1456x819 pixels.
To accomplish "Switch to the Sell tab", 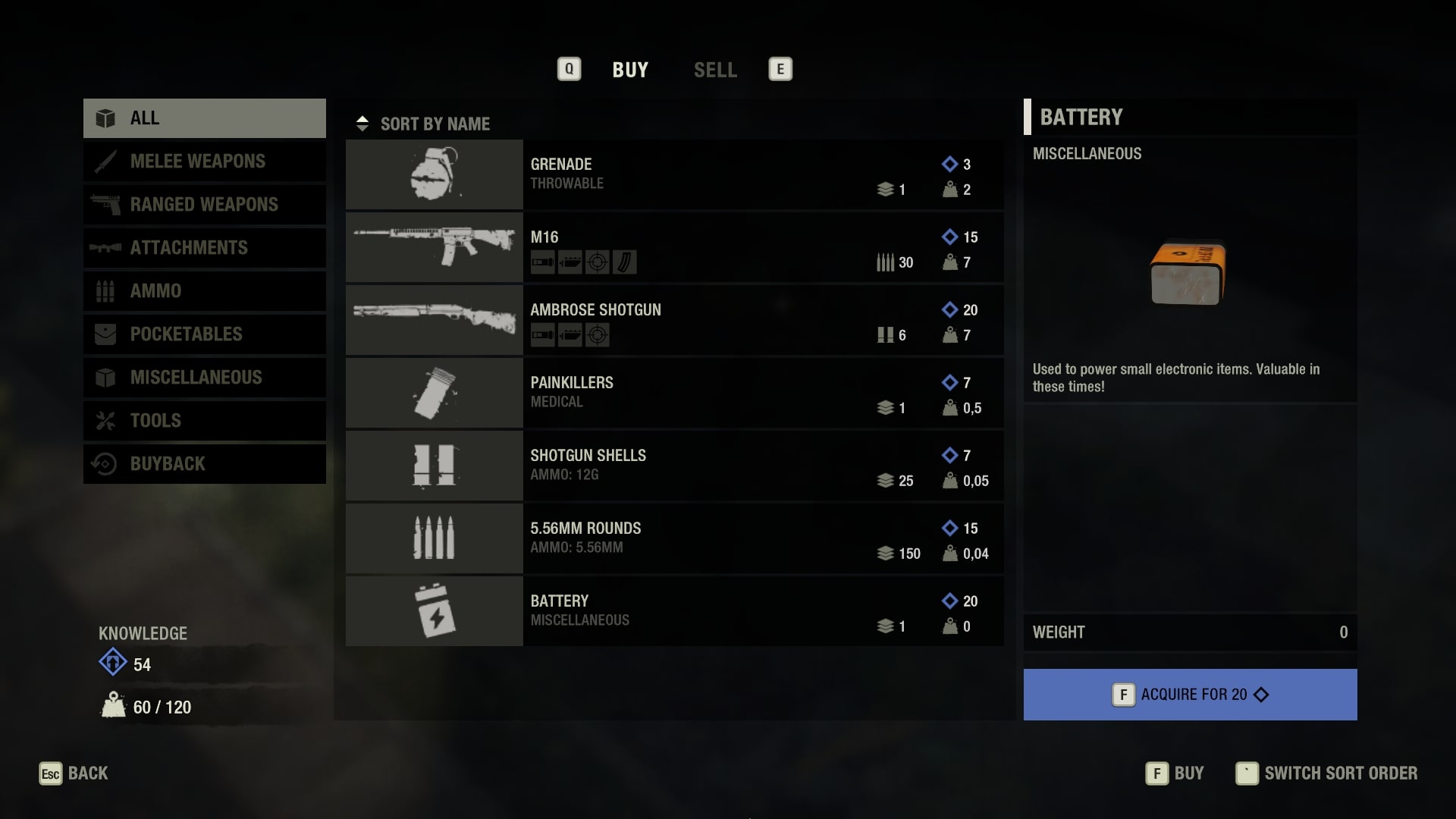I will coord(715,70).
